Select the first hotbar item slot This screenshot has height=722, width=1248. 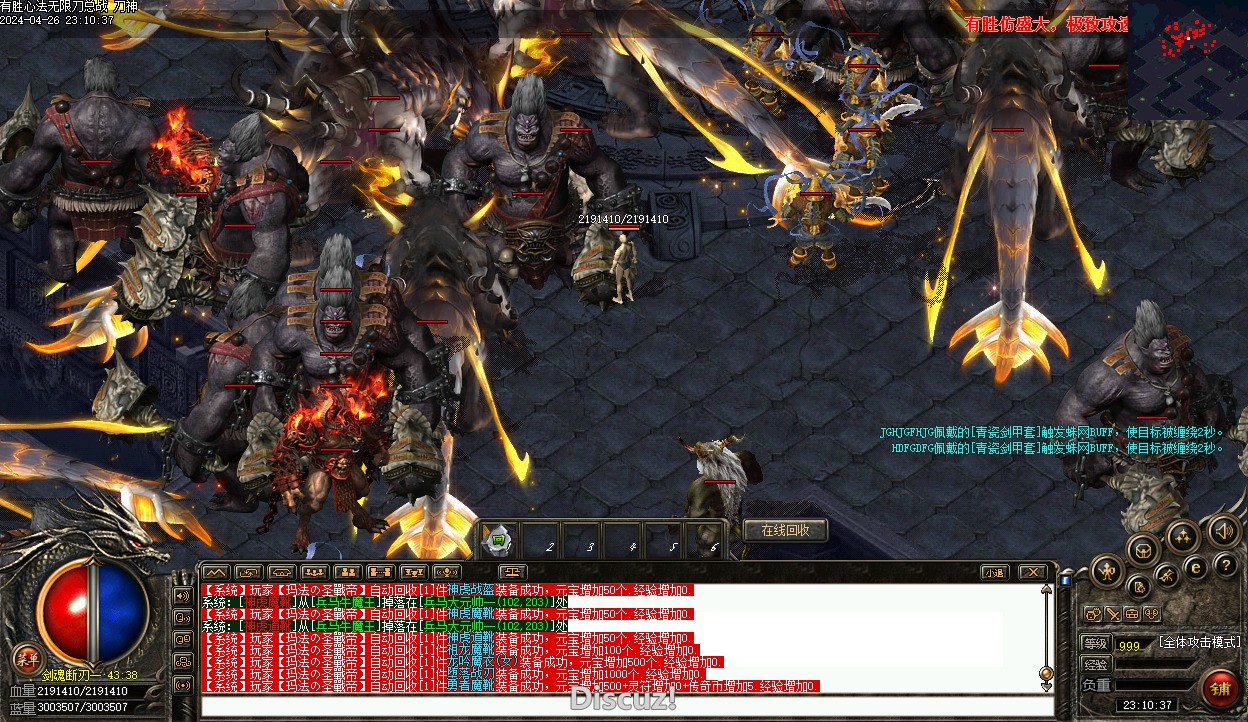click(x=498, y=541)
